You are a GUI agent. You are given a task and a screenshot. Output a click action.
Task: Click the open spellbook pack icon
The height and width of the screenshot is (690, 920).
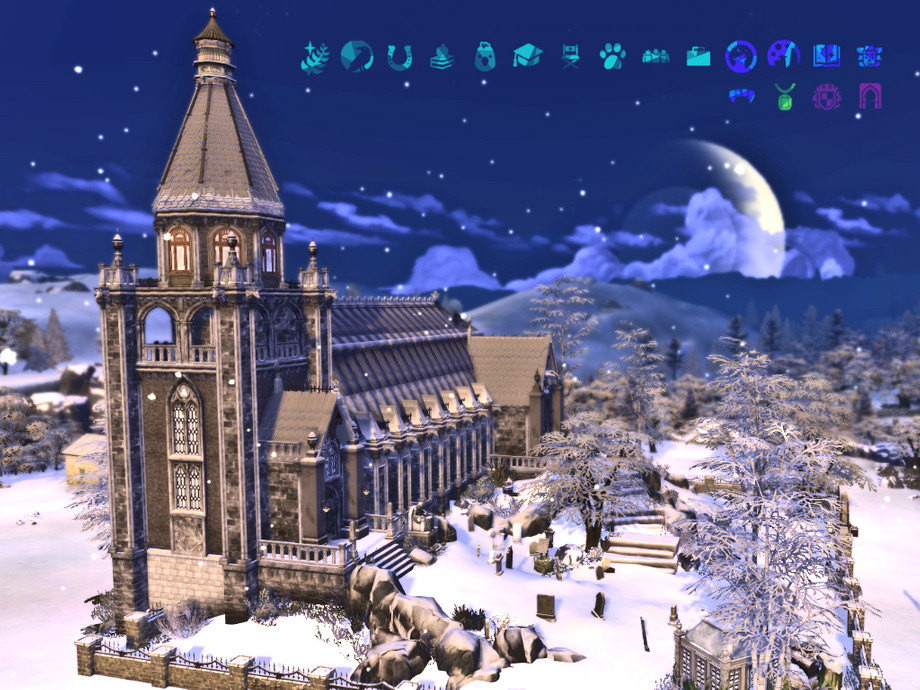(826, 56)
